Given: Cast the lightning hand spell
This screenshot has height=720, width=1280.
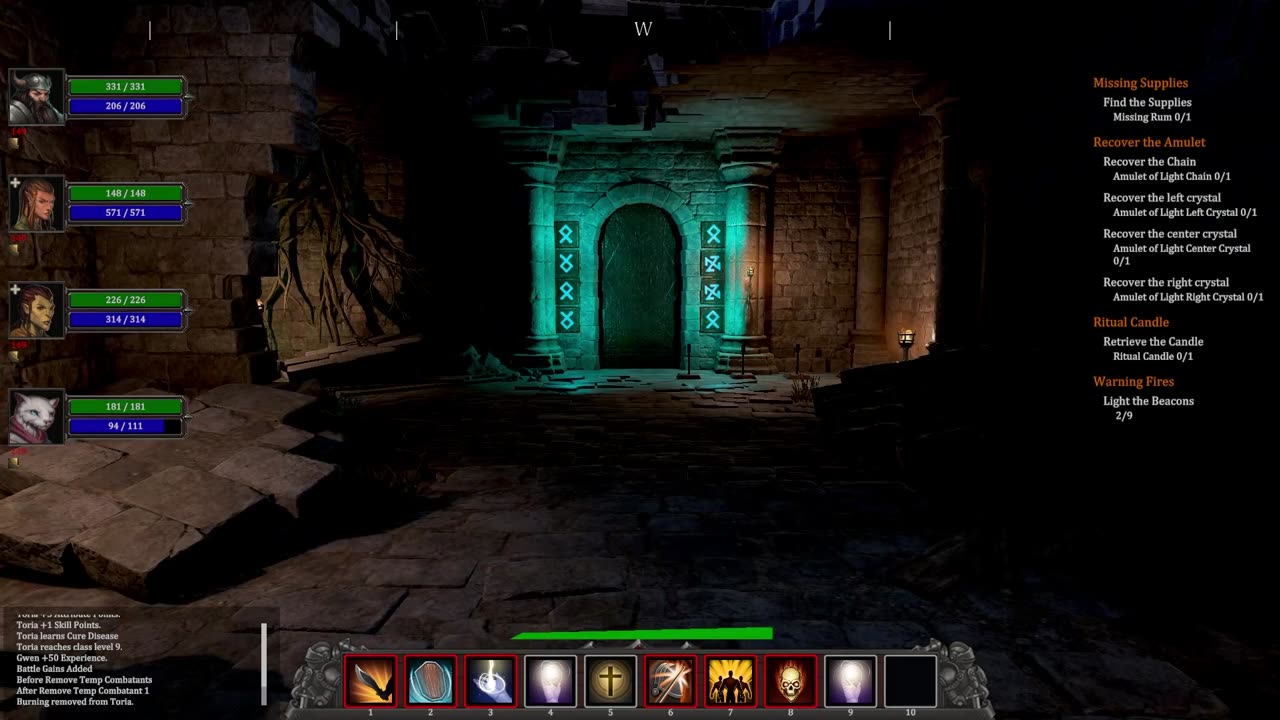Looking at the screenshot, I should click(491, 681).
